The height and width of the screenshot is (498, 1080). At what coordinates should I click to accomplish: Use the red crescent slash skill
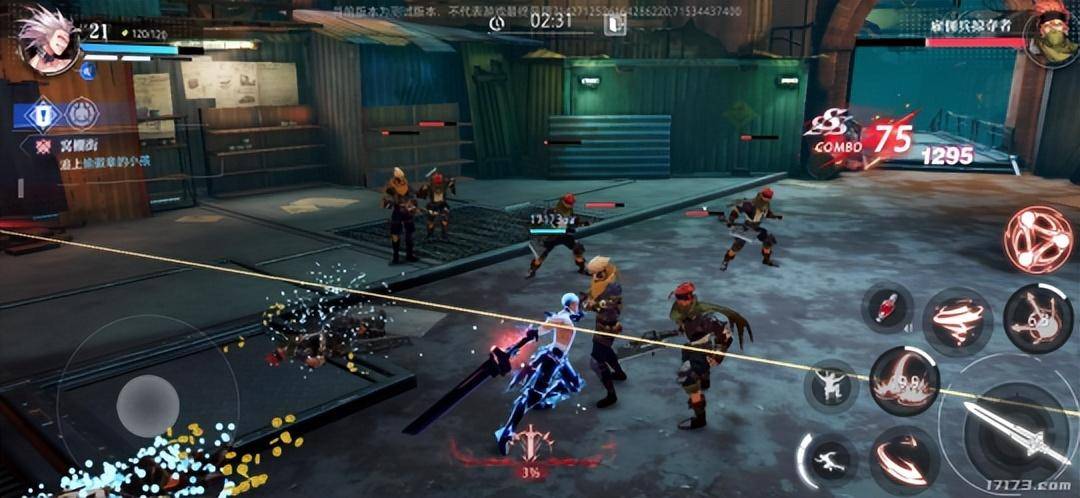point(903,457)
